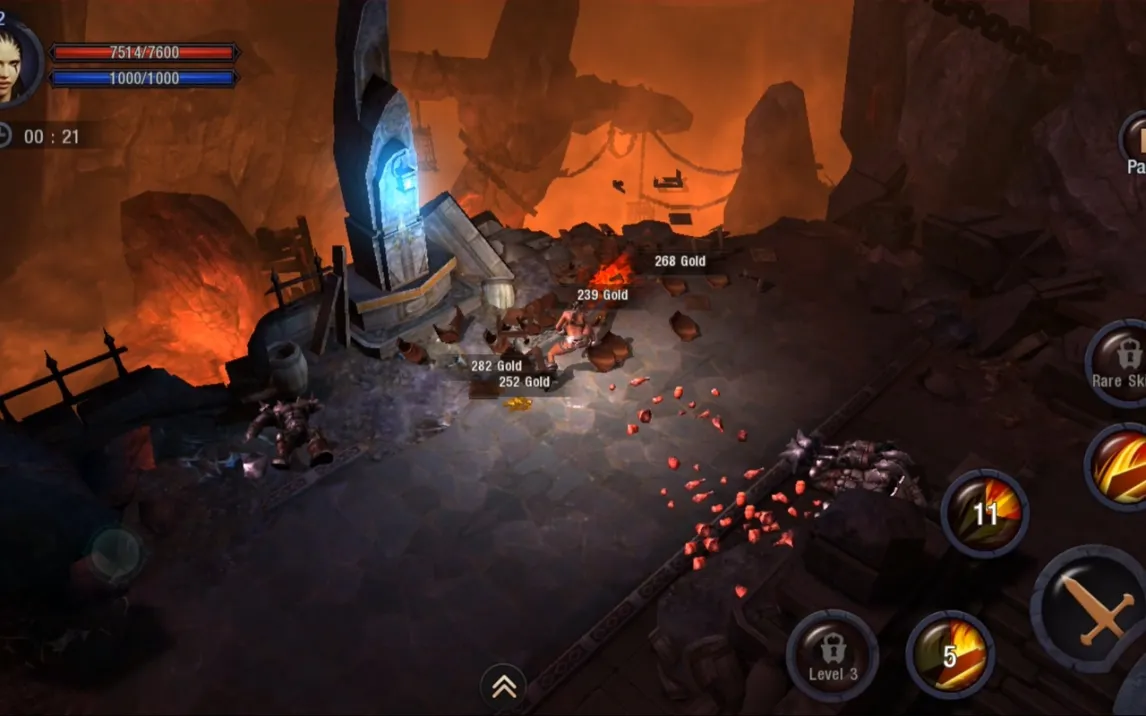
Task: Tap the sword basic attack button
Action: tap(1094, 612)
